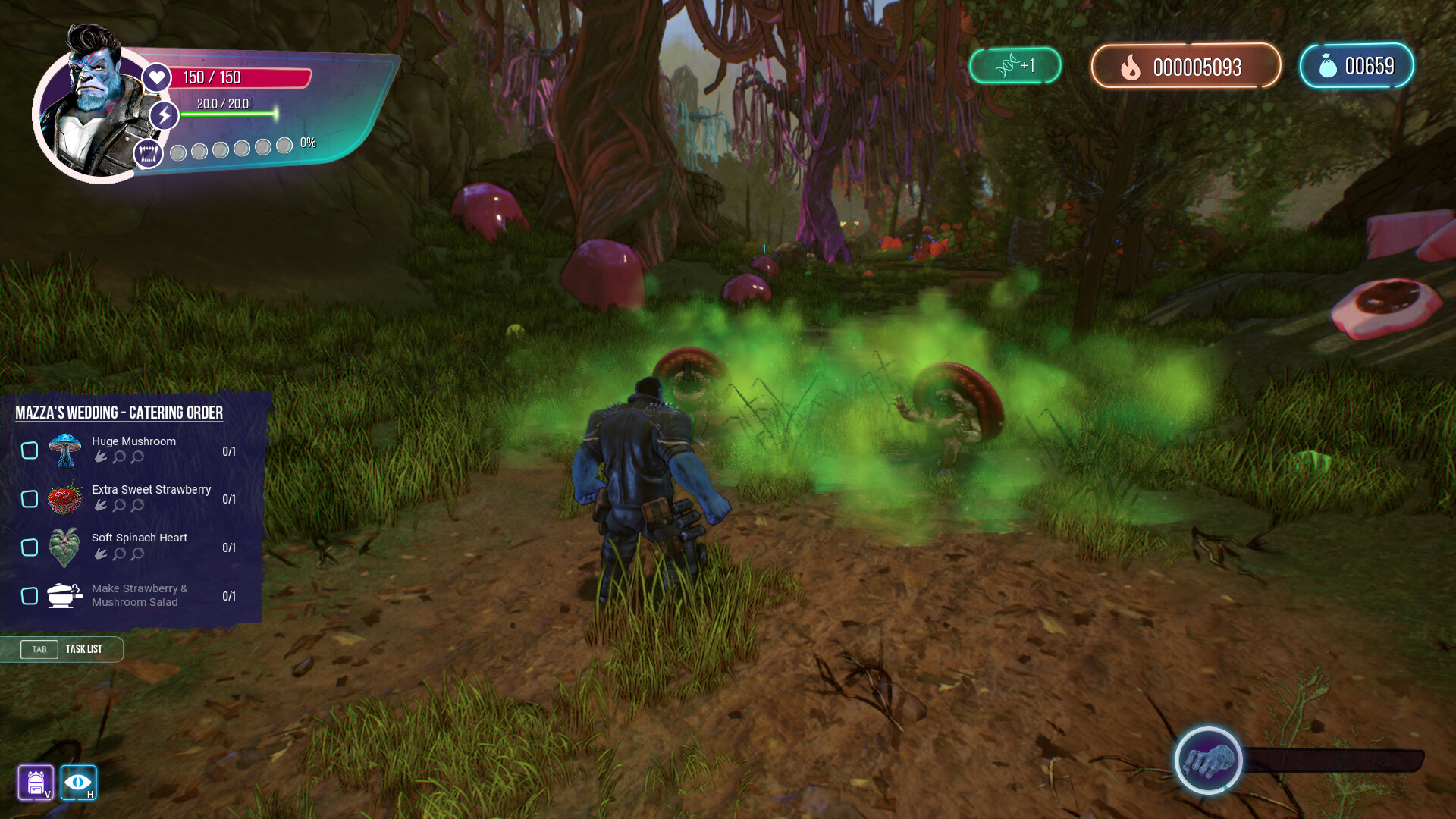Check the Extra Sweet Strawberry checkbox
This screenshot has width=1456, height=819.
point(30,499)
